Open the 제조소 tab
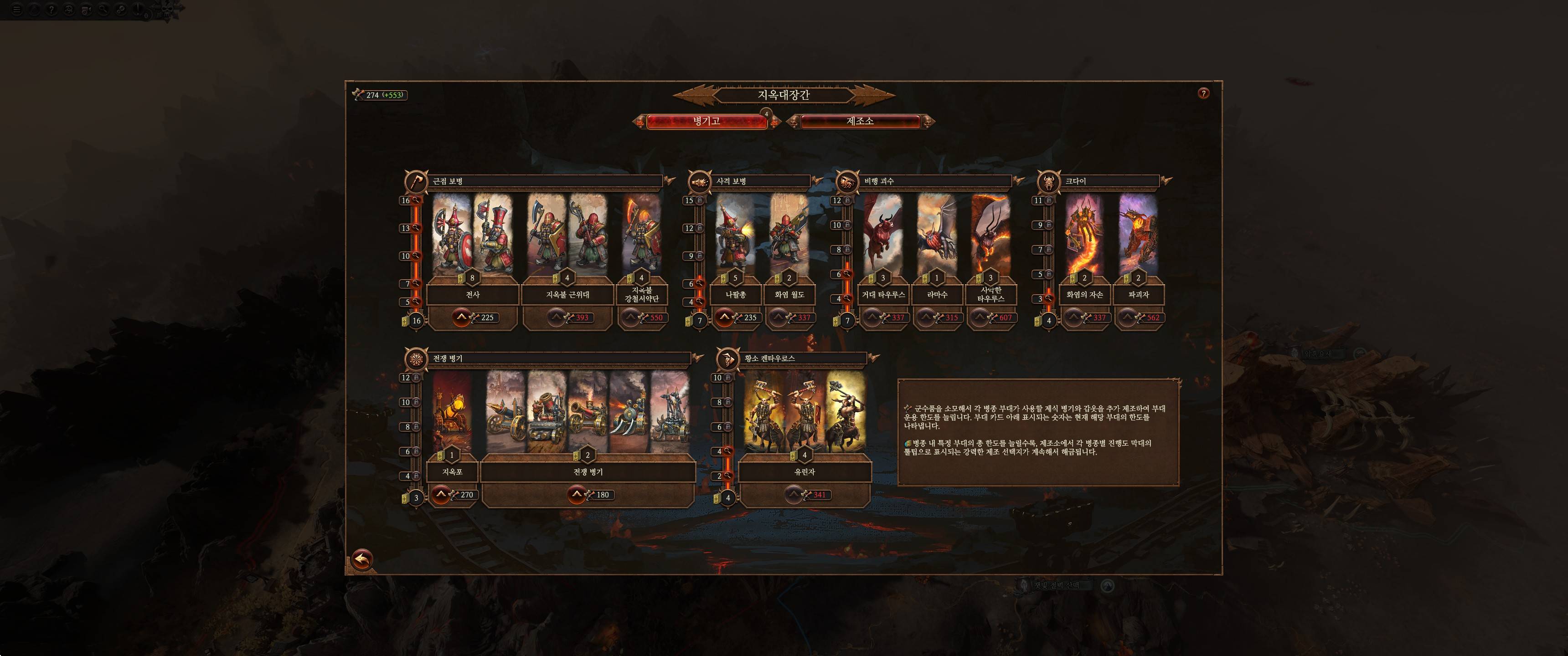 (x=860, y=122)
